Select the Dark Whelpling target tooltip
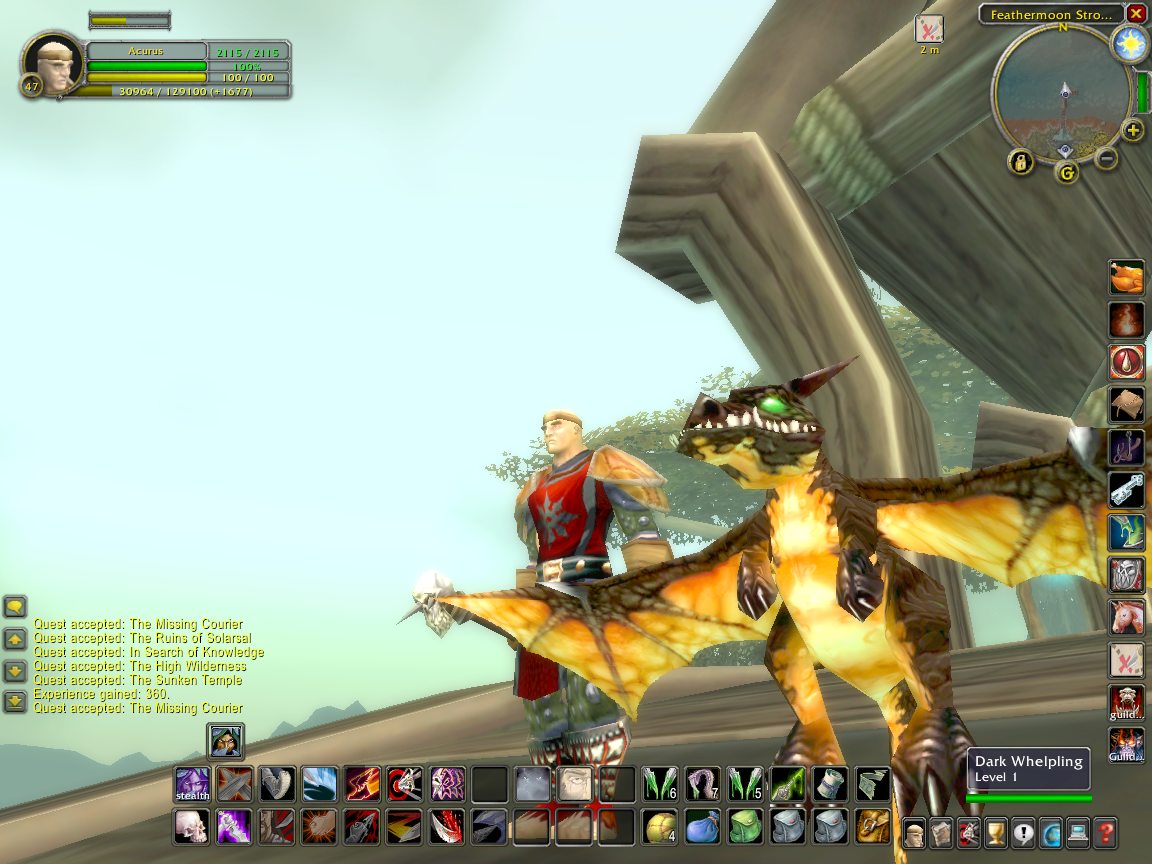1152x864 pixels. point(1029,769)
